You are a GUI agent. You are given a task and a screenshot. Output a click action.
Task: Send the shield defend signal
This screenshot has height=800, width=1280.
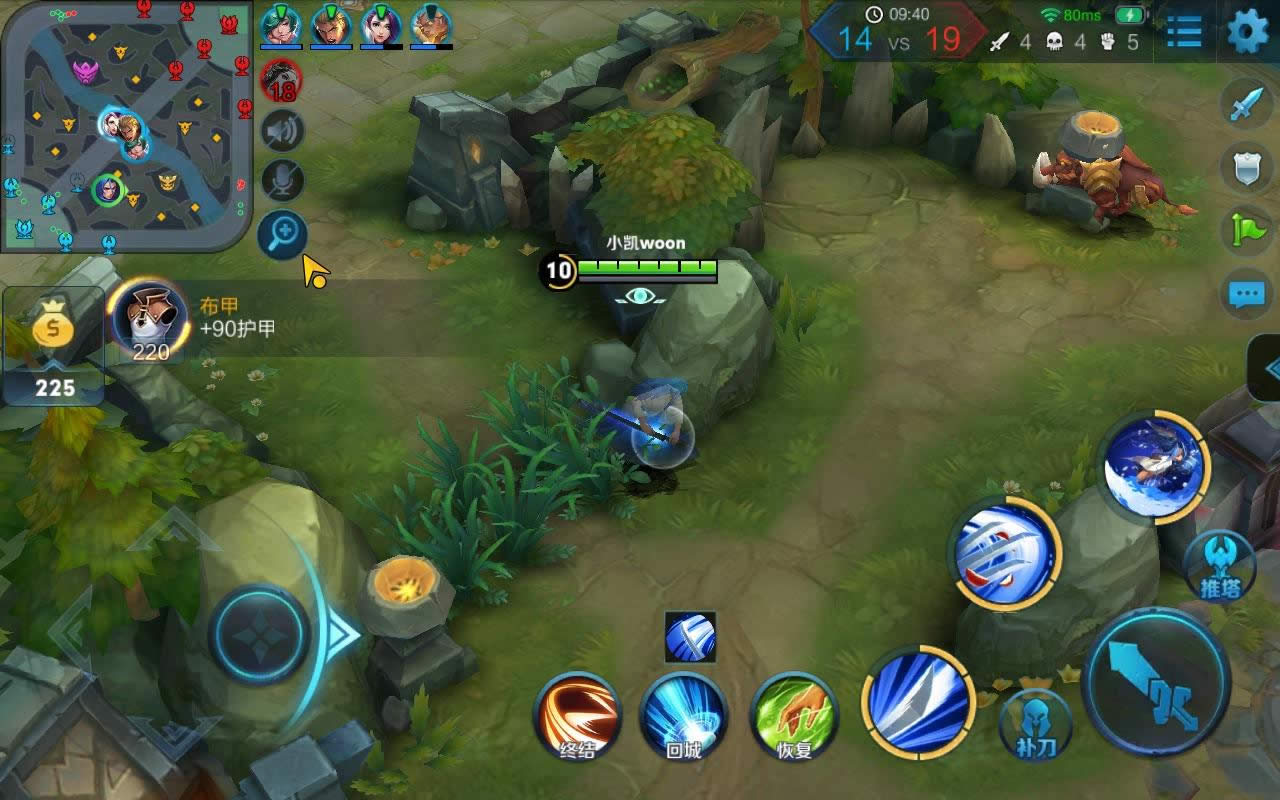pos(1246,167)
